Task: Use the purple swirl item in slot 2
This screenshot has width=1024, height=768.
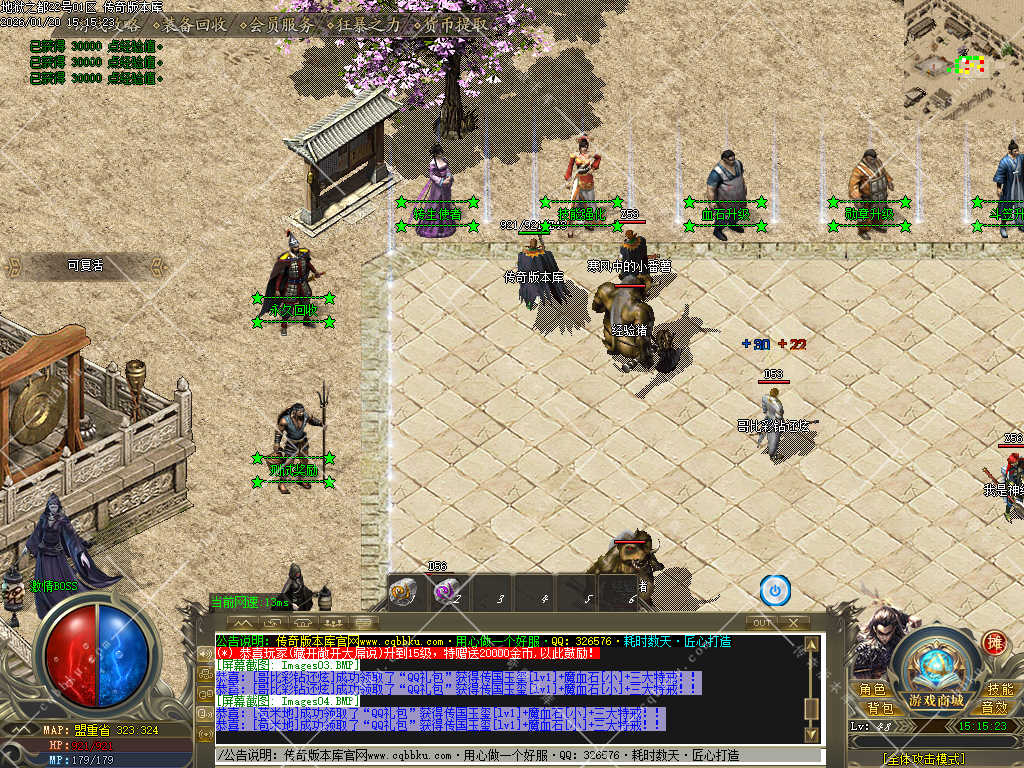Action: 447,592
